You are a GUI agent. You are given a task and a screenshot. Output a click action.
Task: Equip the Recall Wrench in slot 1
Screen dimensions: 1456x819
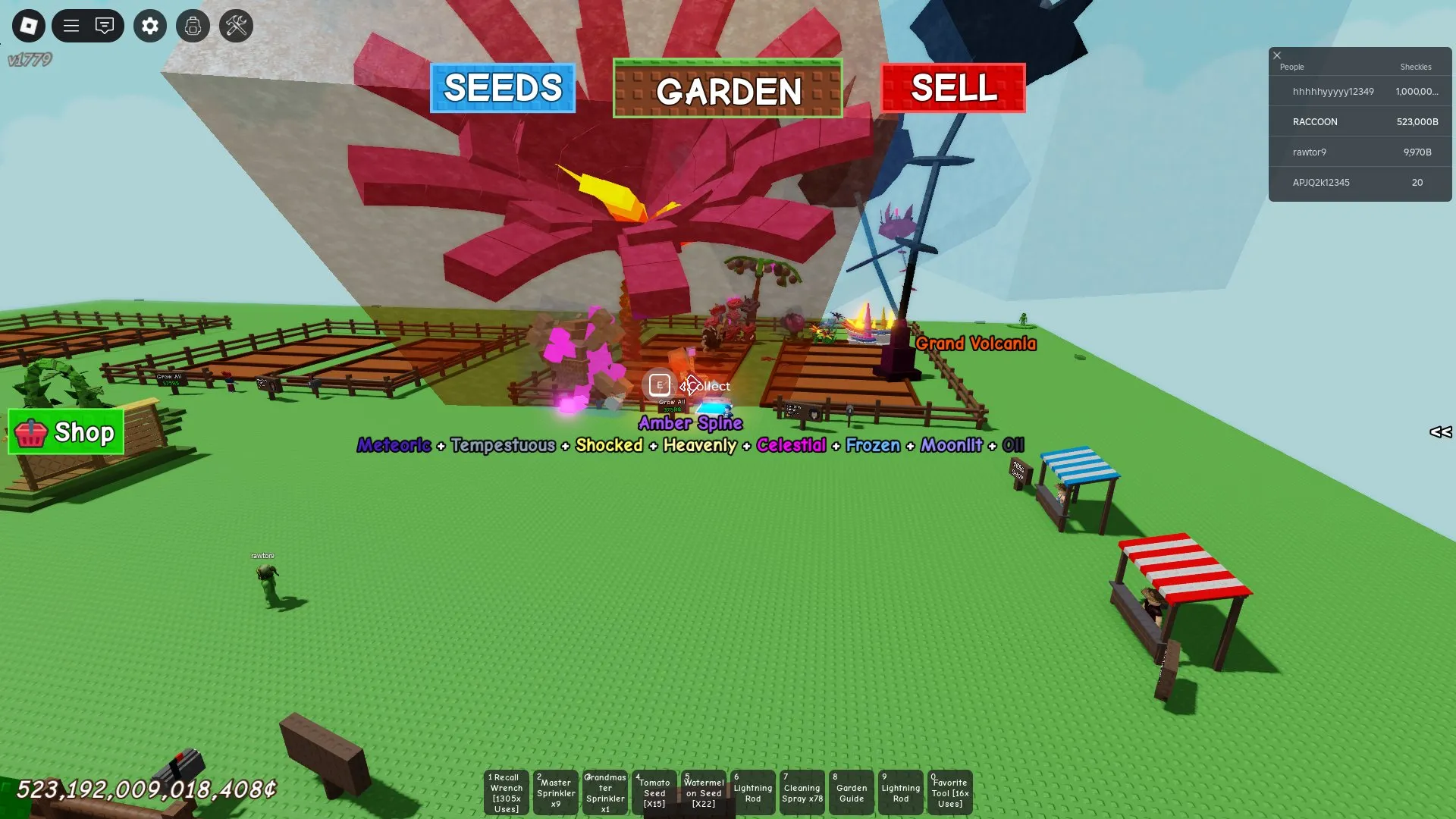tap(506, 792)
